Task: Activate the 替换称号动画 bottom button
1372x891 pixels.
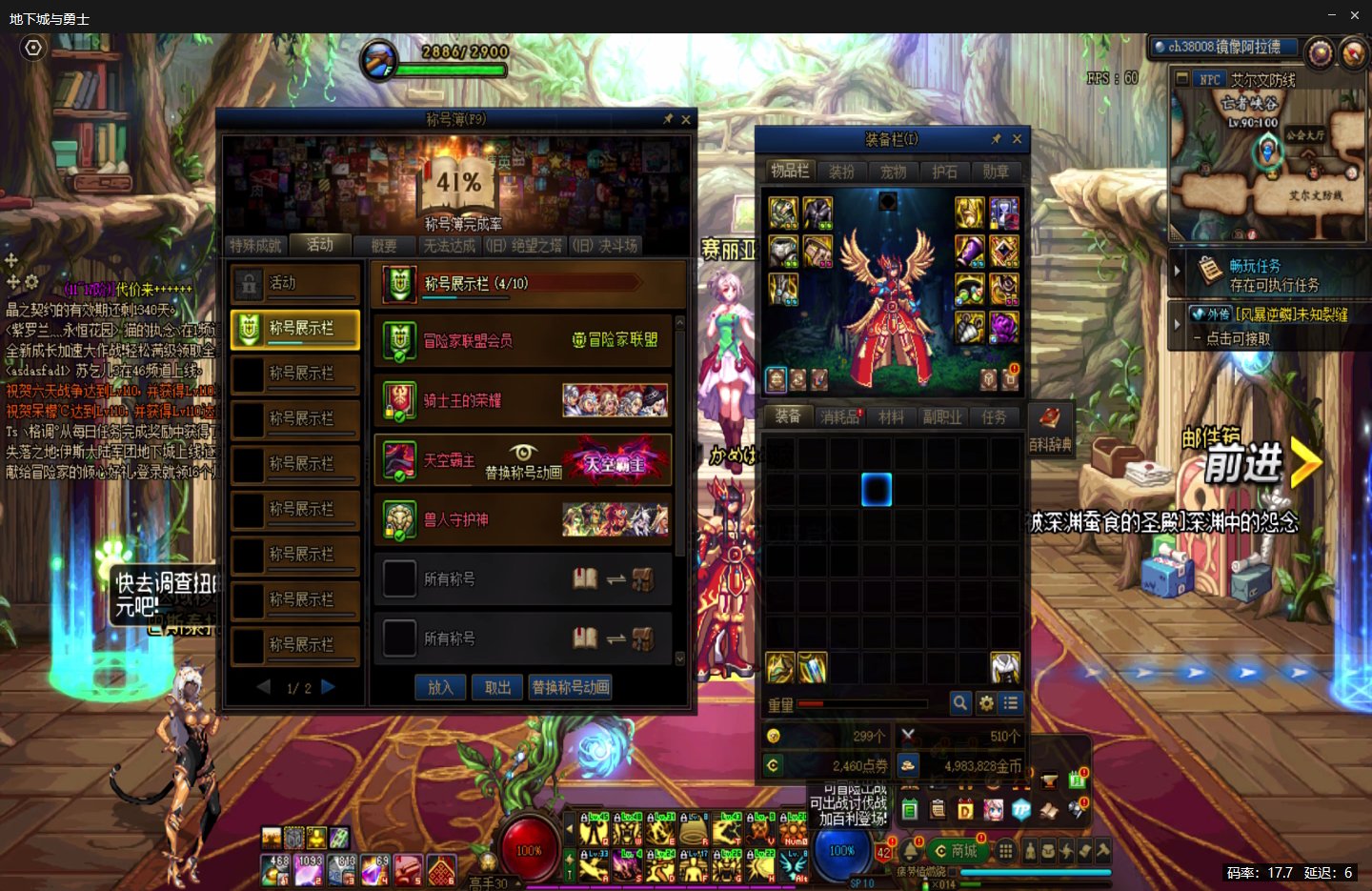Action: [571, 687]
